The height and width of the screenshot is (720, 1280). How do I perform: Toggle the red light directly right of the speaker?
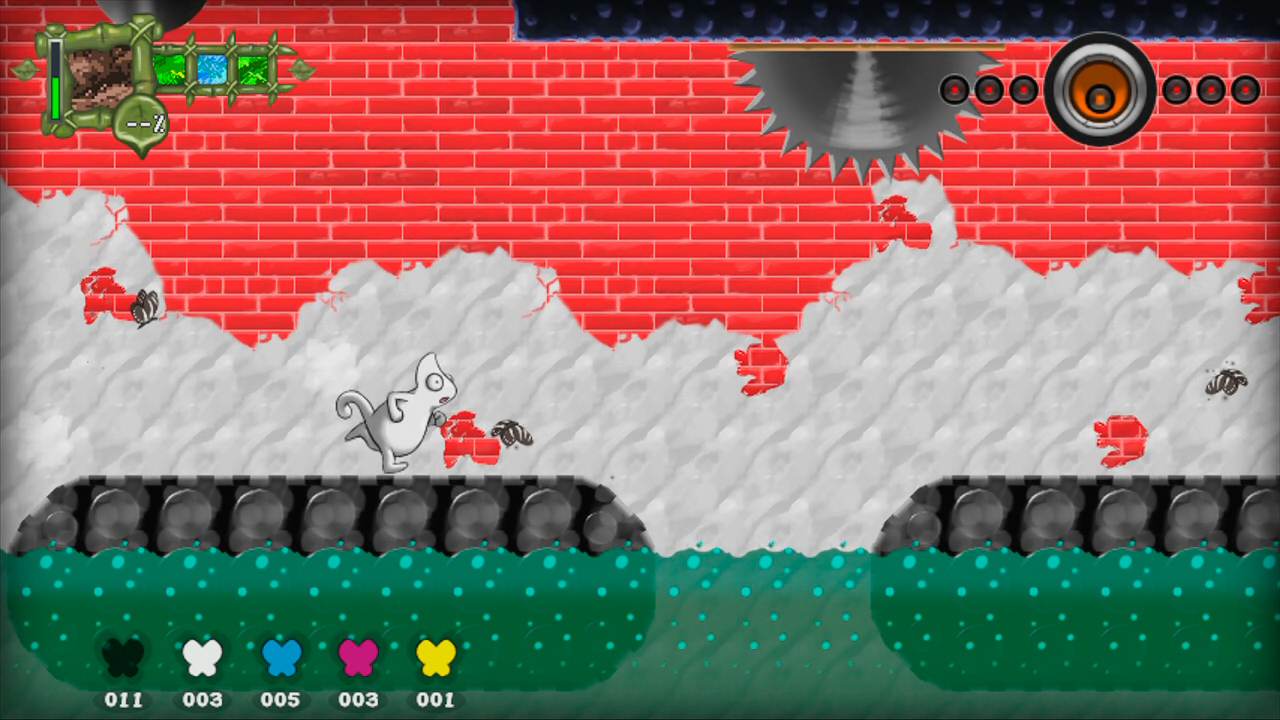pos(1176,89)
